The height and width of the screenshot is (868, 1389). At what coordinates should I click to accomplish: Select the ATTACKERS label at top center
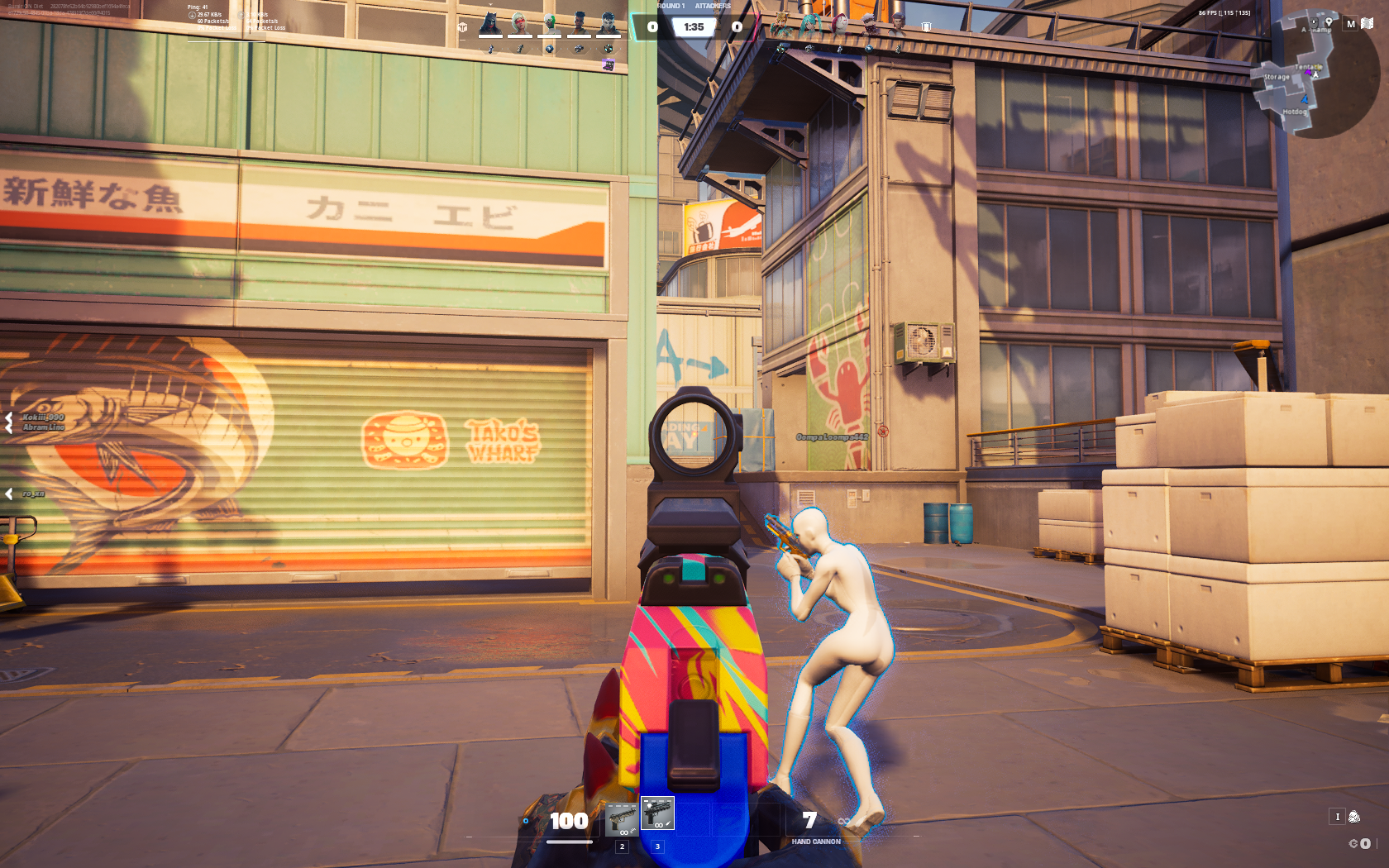713,6
